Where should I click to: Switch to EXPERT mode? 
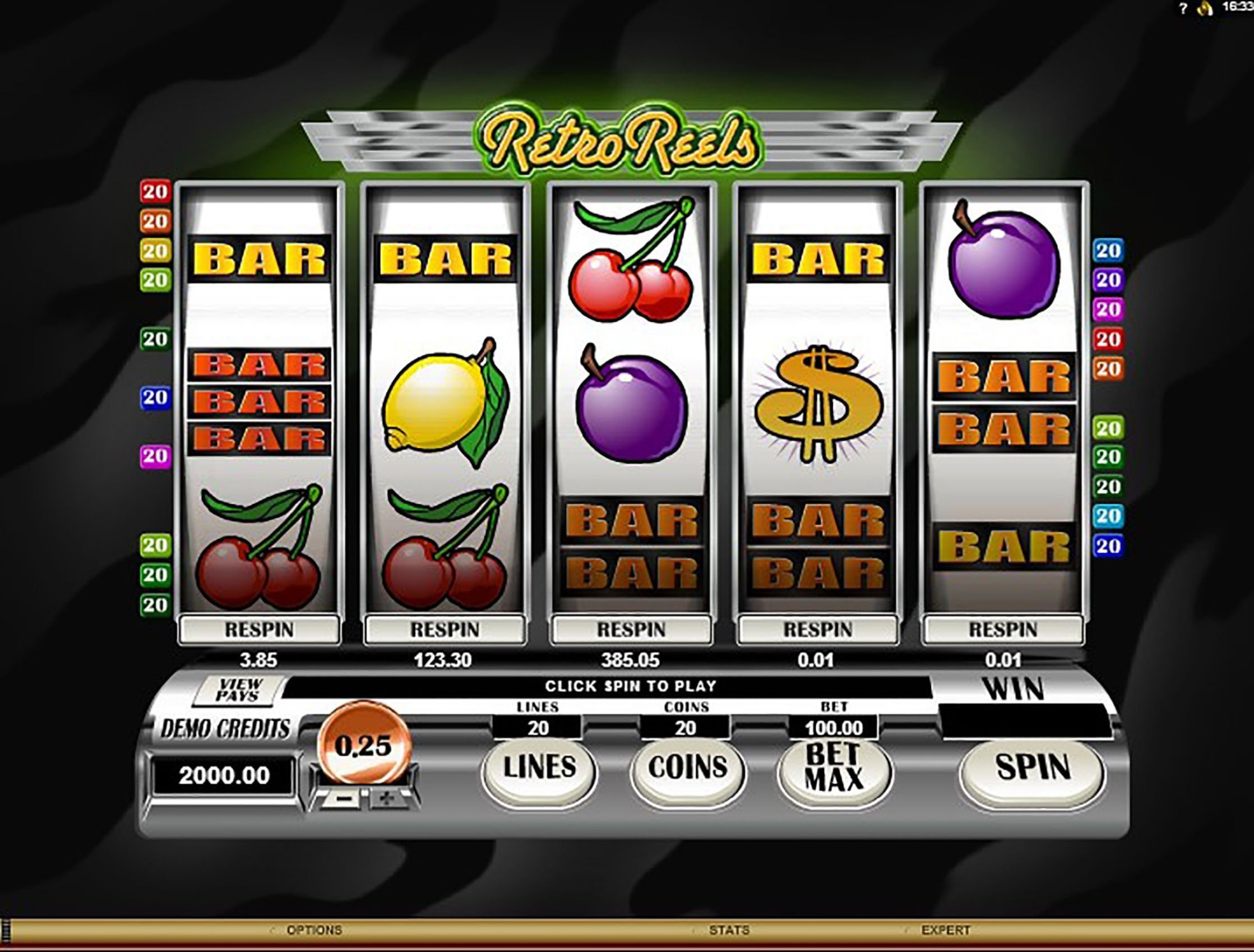tap(946, 931)
